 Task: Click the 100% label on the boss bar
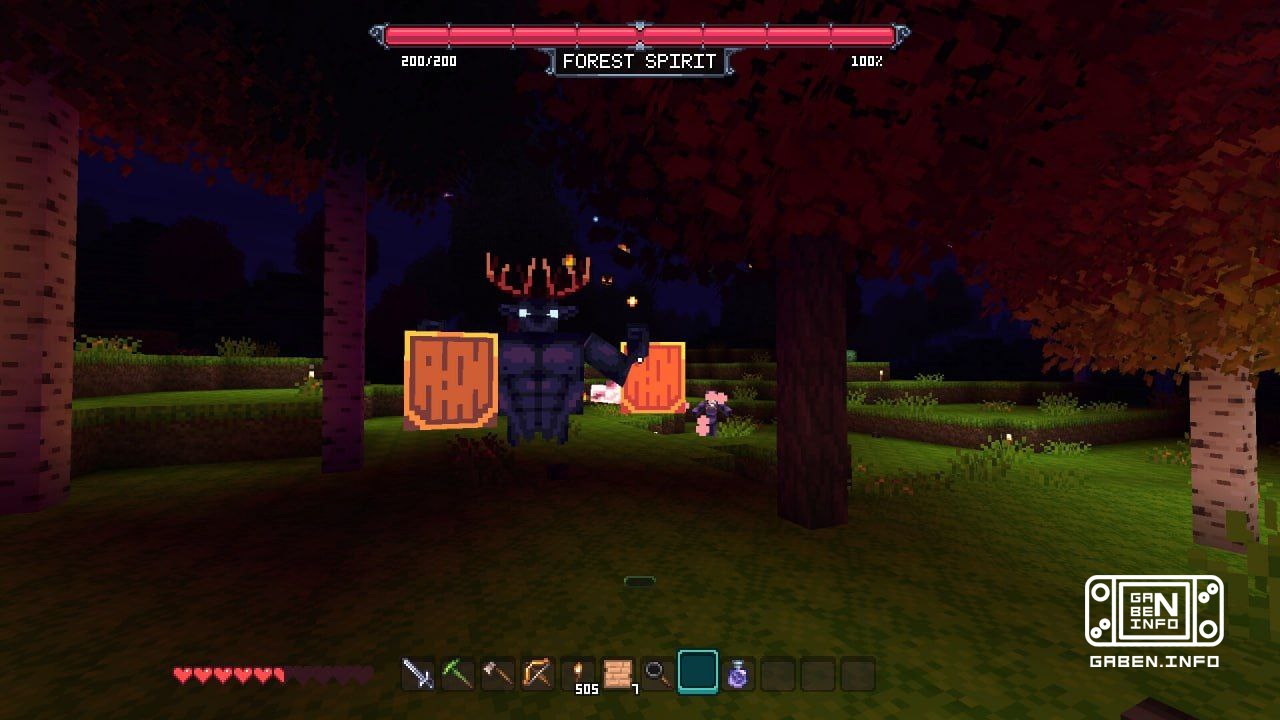click(x=866, y=61)
